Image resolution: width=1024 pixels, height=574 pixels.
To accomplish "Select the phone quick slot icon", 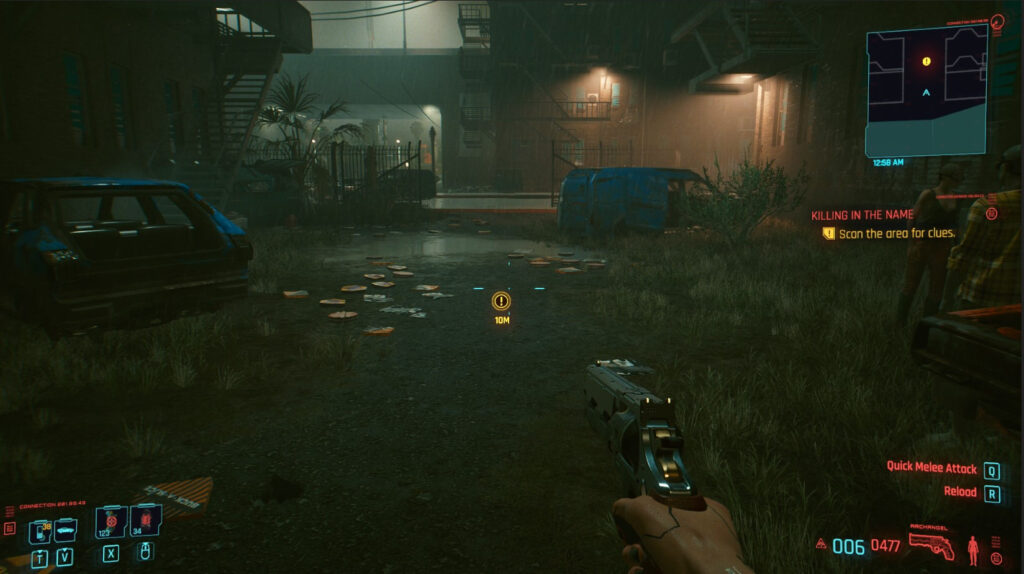I will pyautogui.click(x=40, y=530).
